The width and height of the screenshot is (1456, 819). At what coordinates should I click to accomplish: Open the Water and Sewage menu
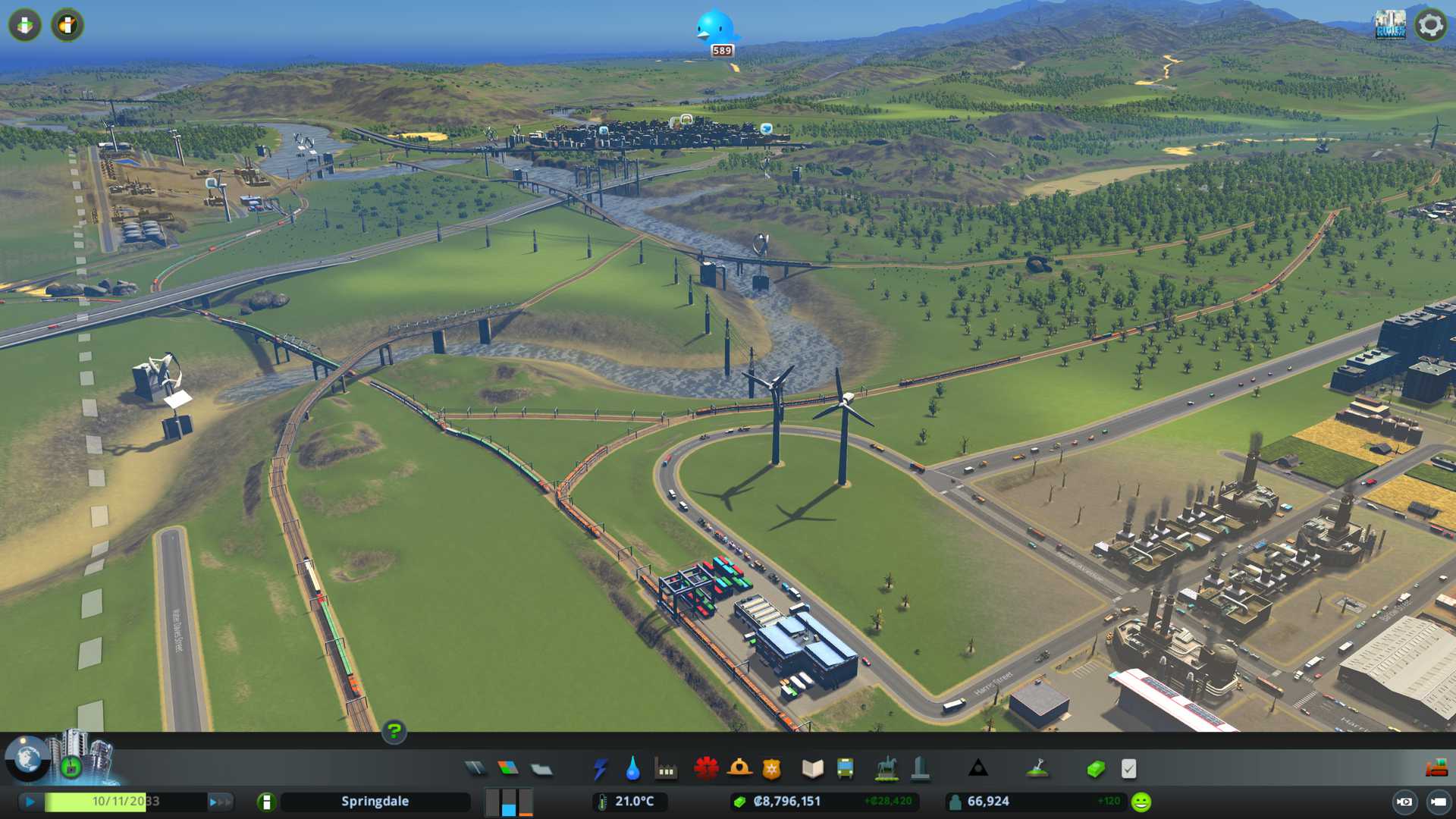(x=632, y=769)
